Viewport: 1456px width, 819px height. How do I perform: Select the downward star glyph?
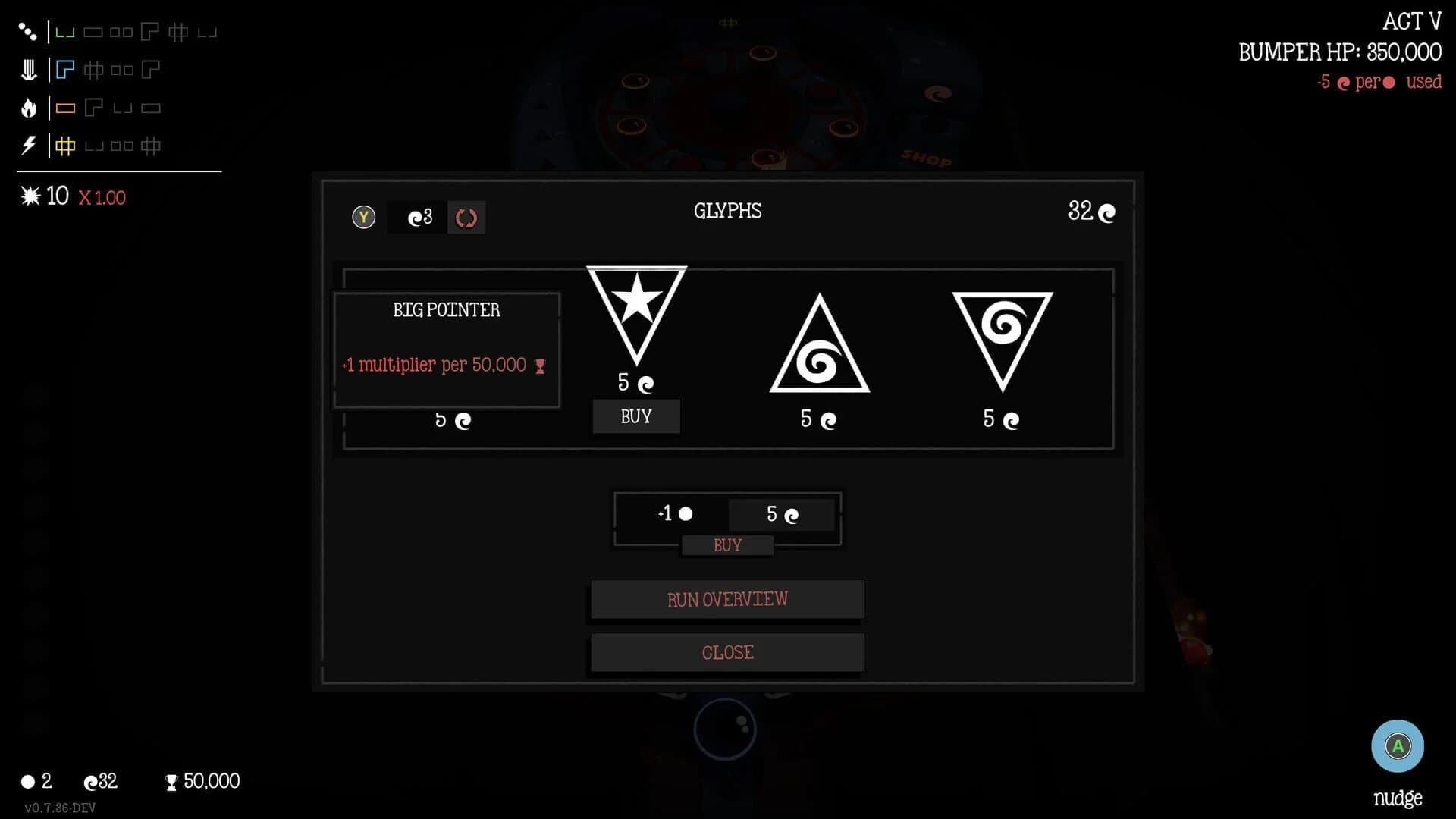[636, 318]
